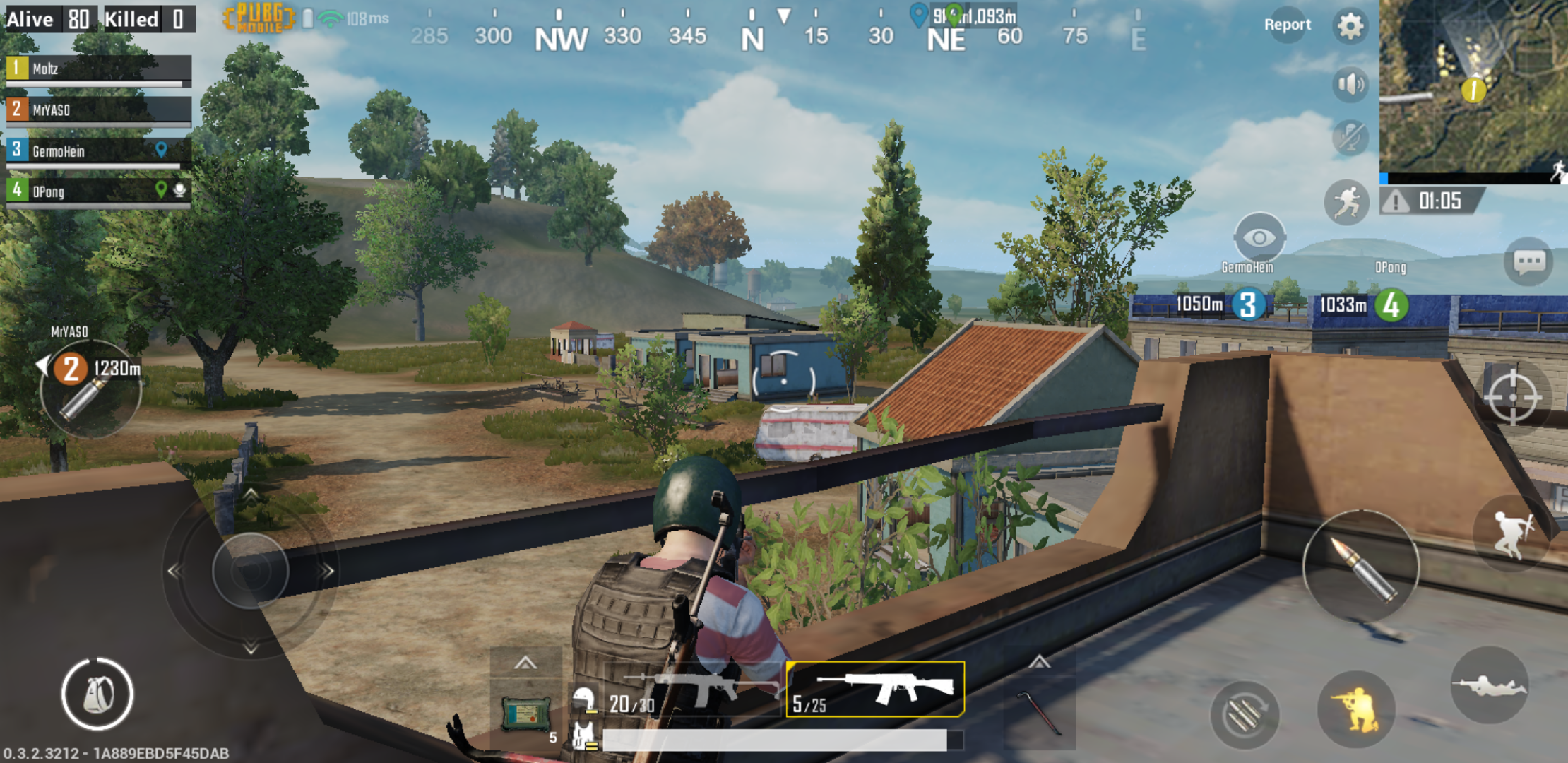
Task: Open the minimap
Action: 1473,86
